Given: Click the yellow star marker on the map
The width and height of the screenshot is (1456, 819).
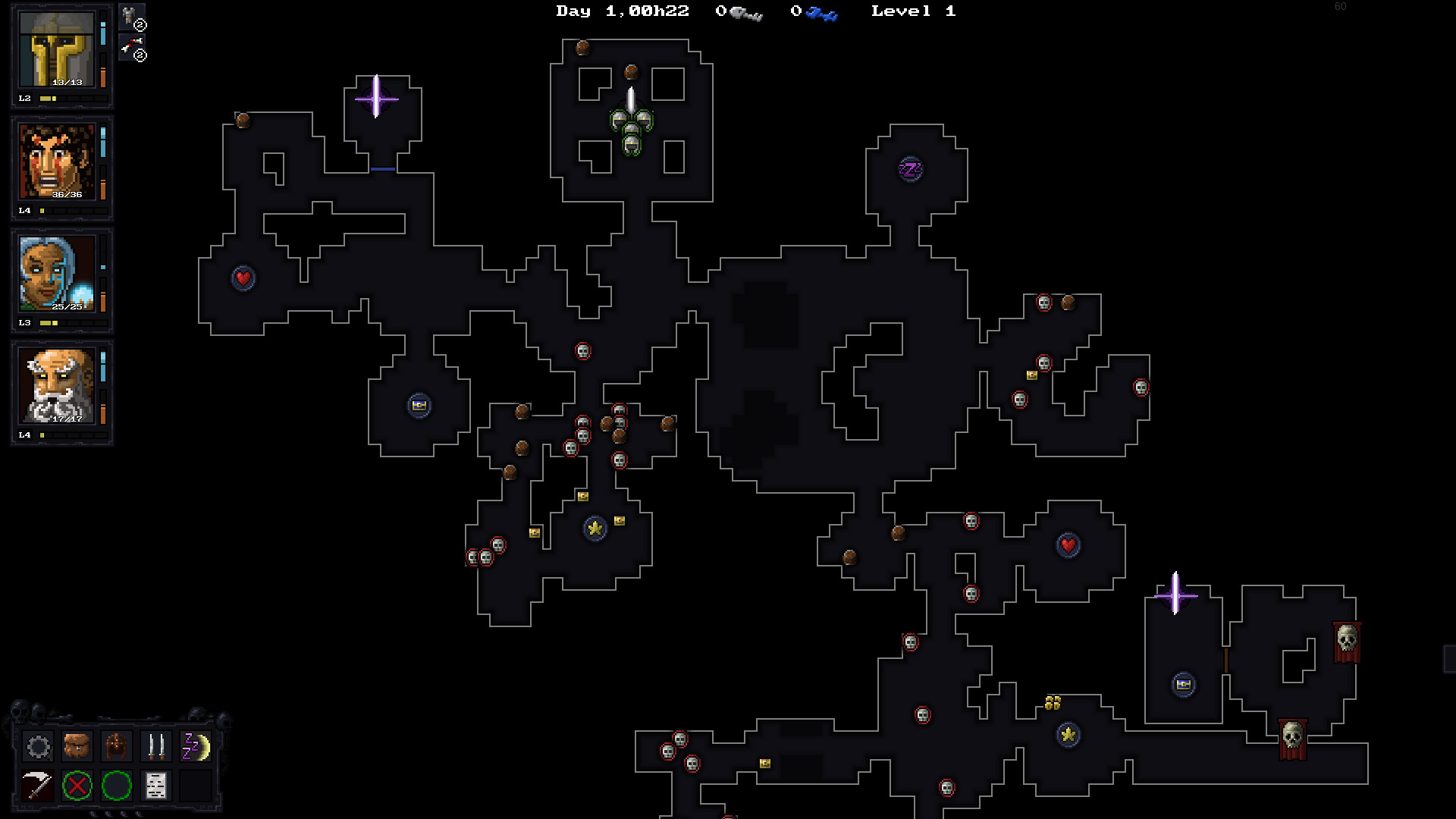Looking at the screenshot, I should (596, 529).
